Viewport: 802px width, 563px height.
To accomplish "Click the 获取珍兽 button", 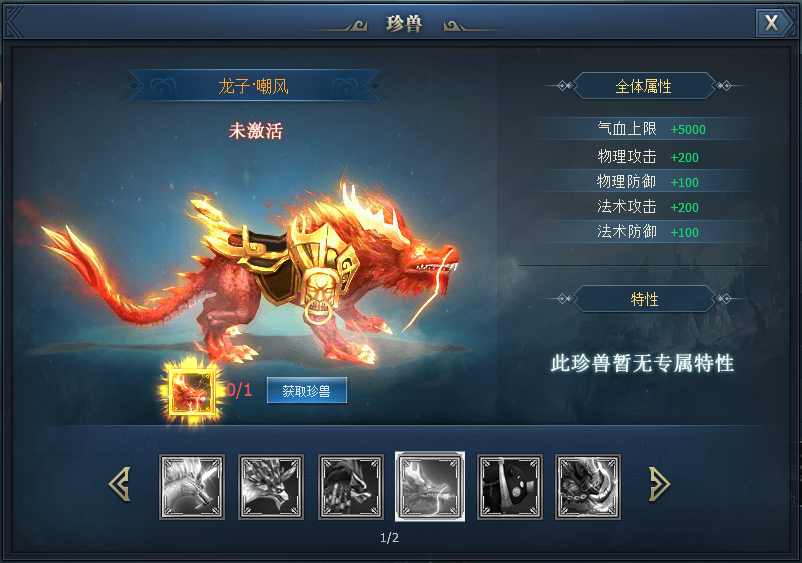I will [x=307, y=391].
